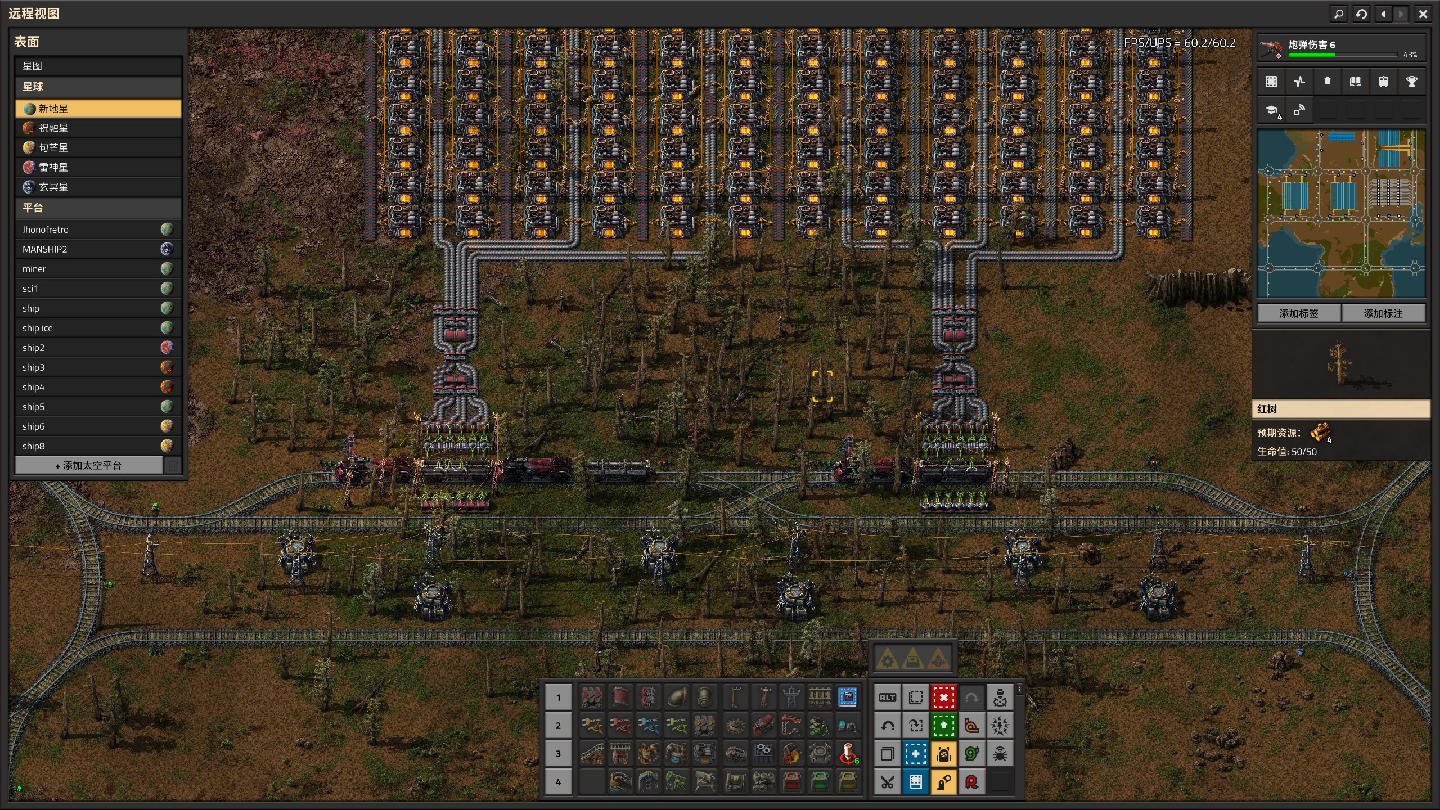The width and height of the screenshot is (1440, 810).
Task: Select the MANSHIP2 platform row
Action: 98,249
